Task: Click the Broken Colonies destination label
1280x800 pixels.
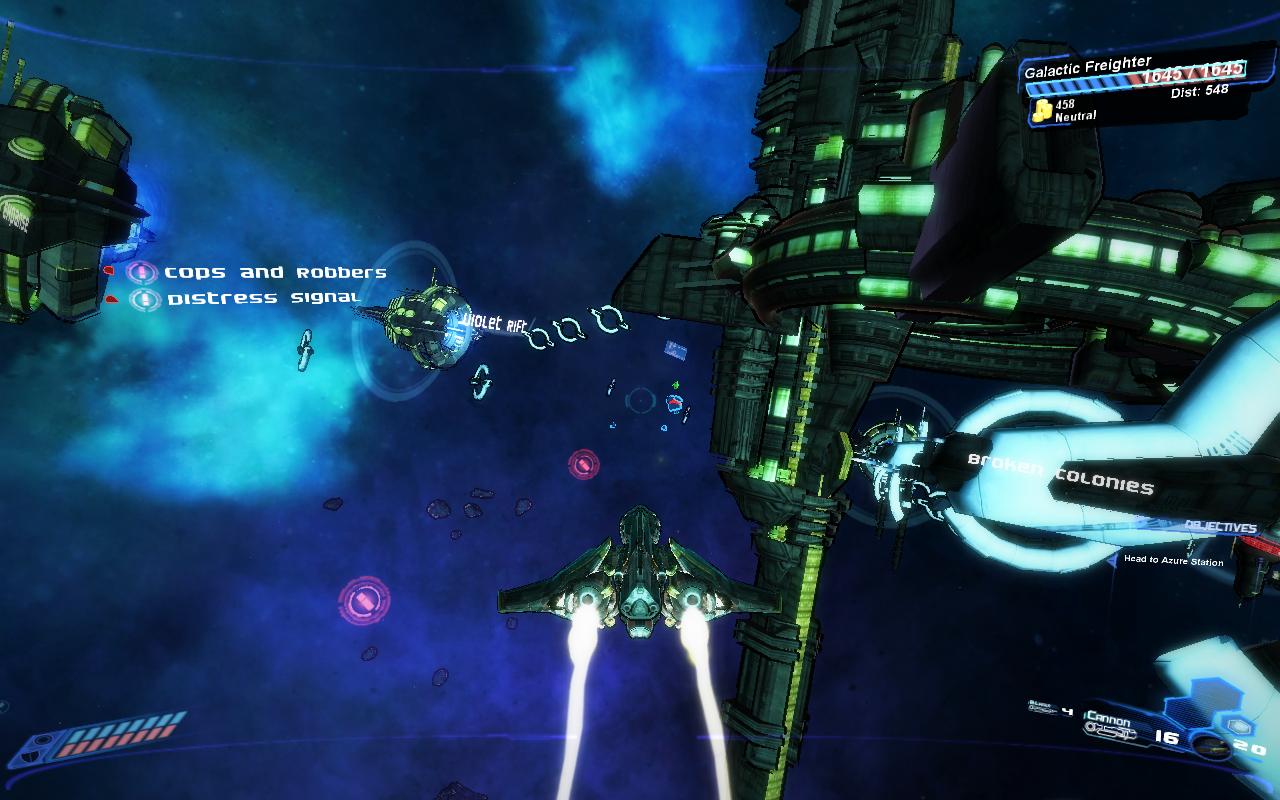Action: click(1060, 474)
